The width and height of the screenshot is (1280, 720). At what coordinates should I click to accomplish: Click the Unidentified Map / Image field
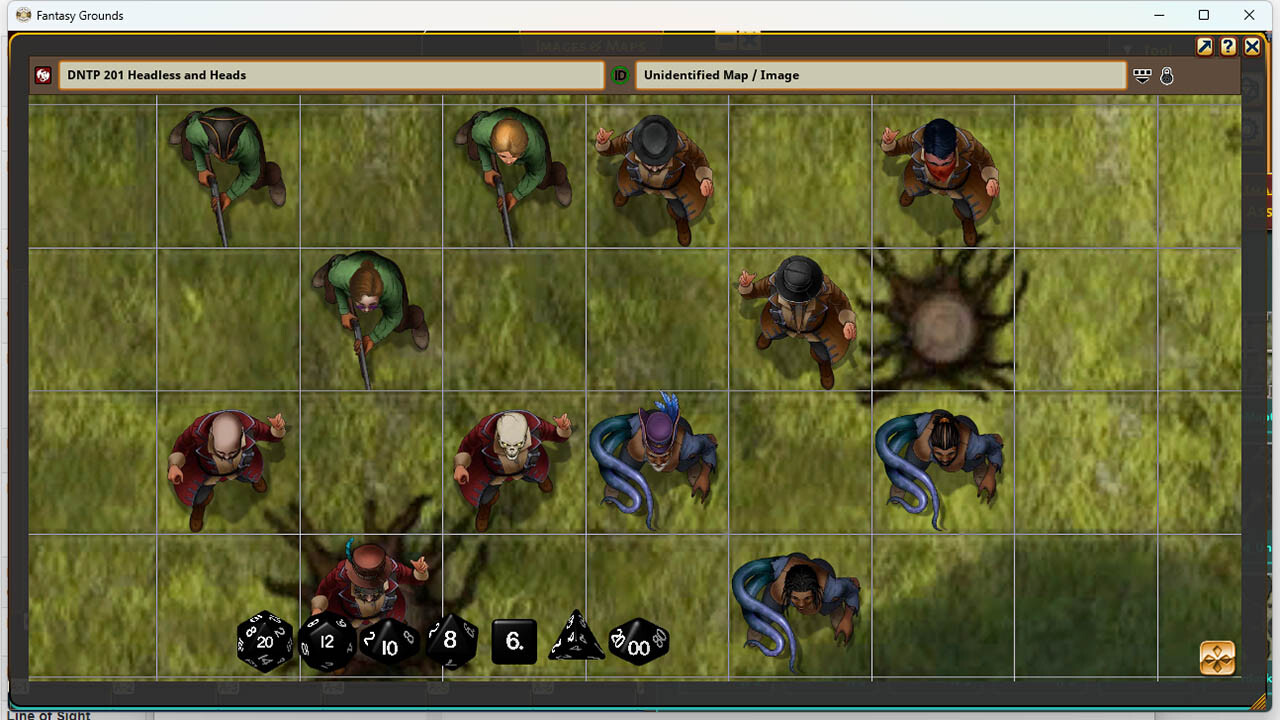[x=880, y=74]
